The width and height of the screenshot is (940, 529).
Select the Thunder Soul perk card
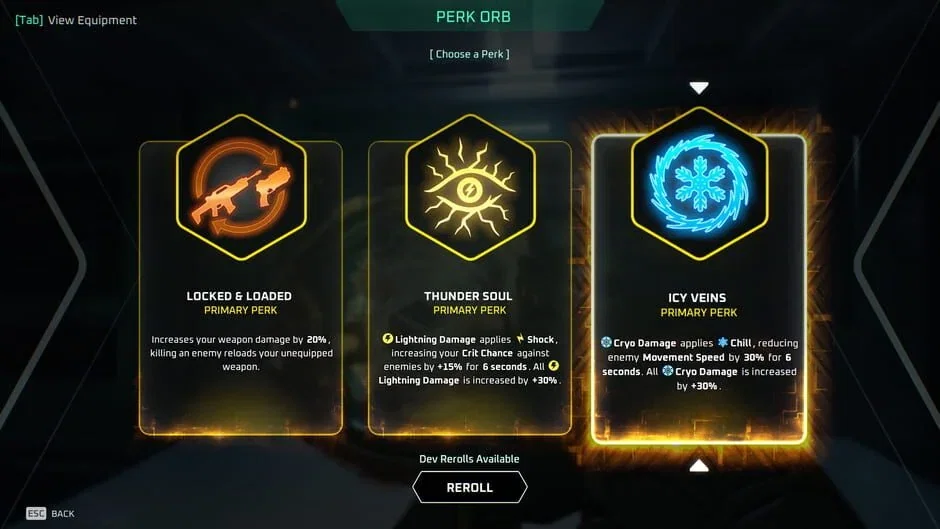[469, 290]
